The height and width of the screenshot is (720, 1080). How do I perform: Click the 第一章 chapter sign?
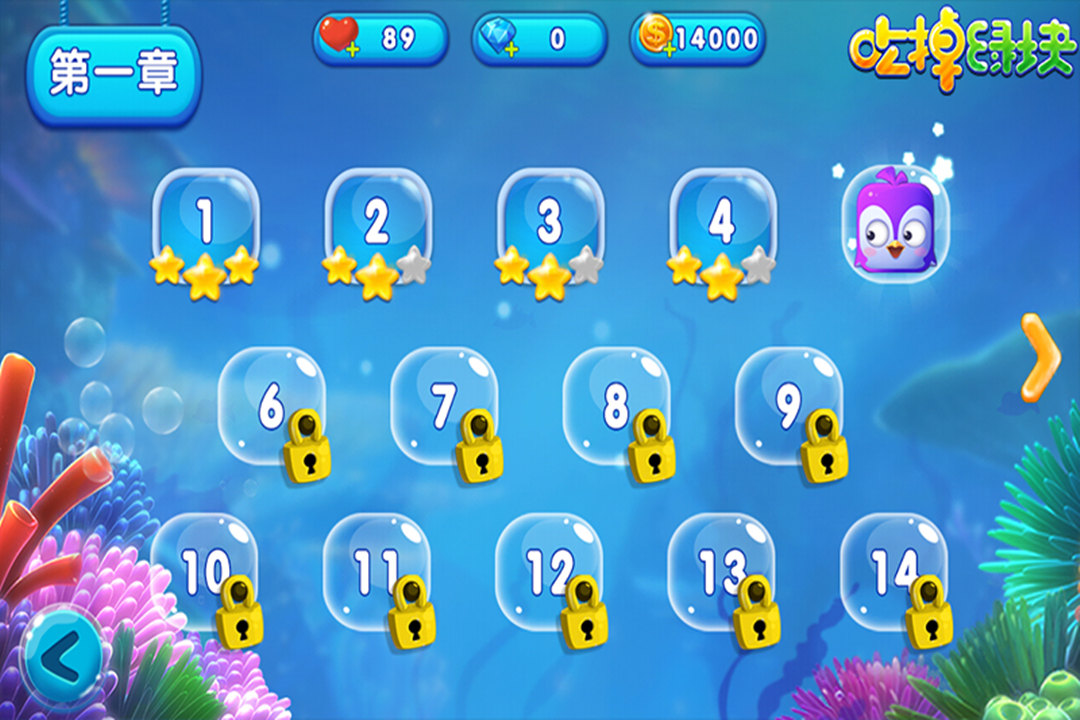pos(114,75)
